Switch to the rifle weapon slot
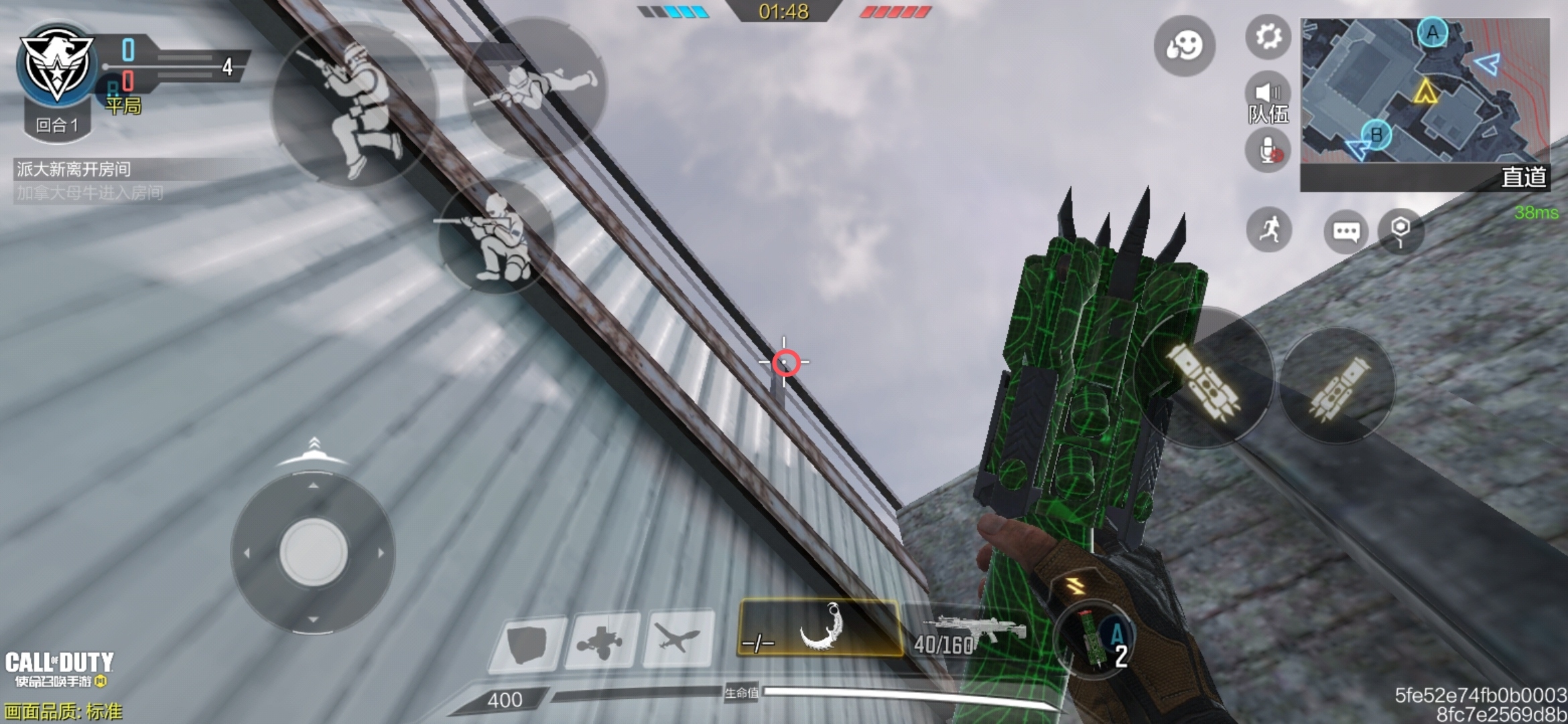The image size is (1568, 724). point(972,633)
